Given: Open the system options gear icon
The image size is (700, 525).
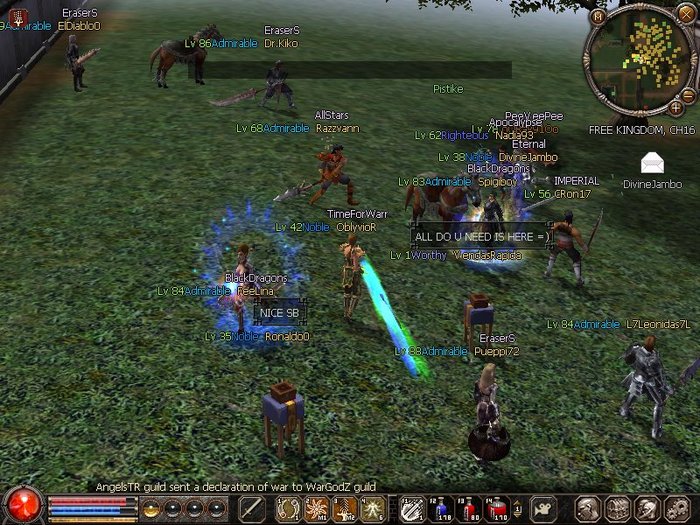Looking at the screenshot, I should [x=677, y=508].
